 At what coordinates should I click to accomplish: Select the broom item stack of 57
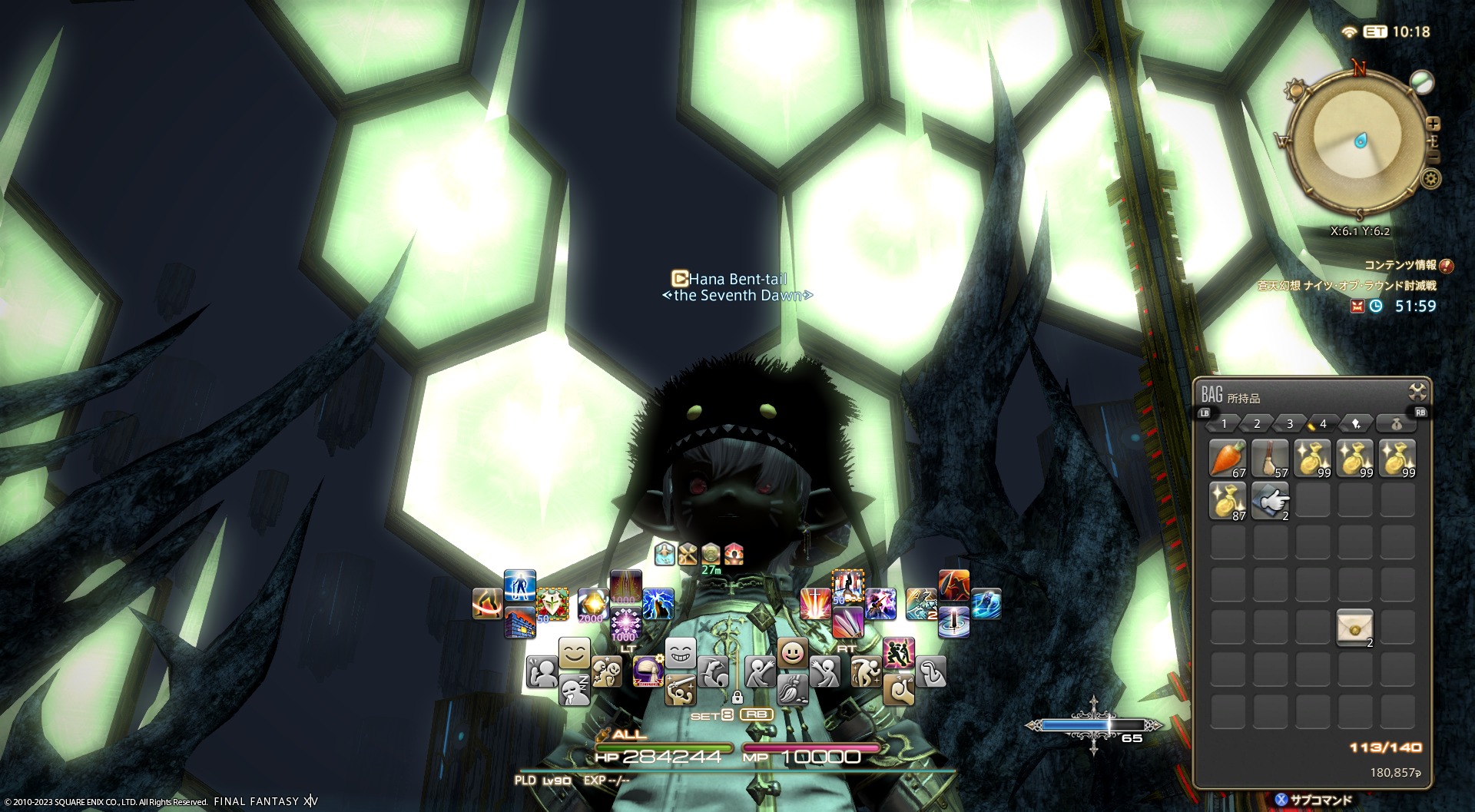1270,458
